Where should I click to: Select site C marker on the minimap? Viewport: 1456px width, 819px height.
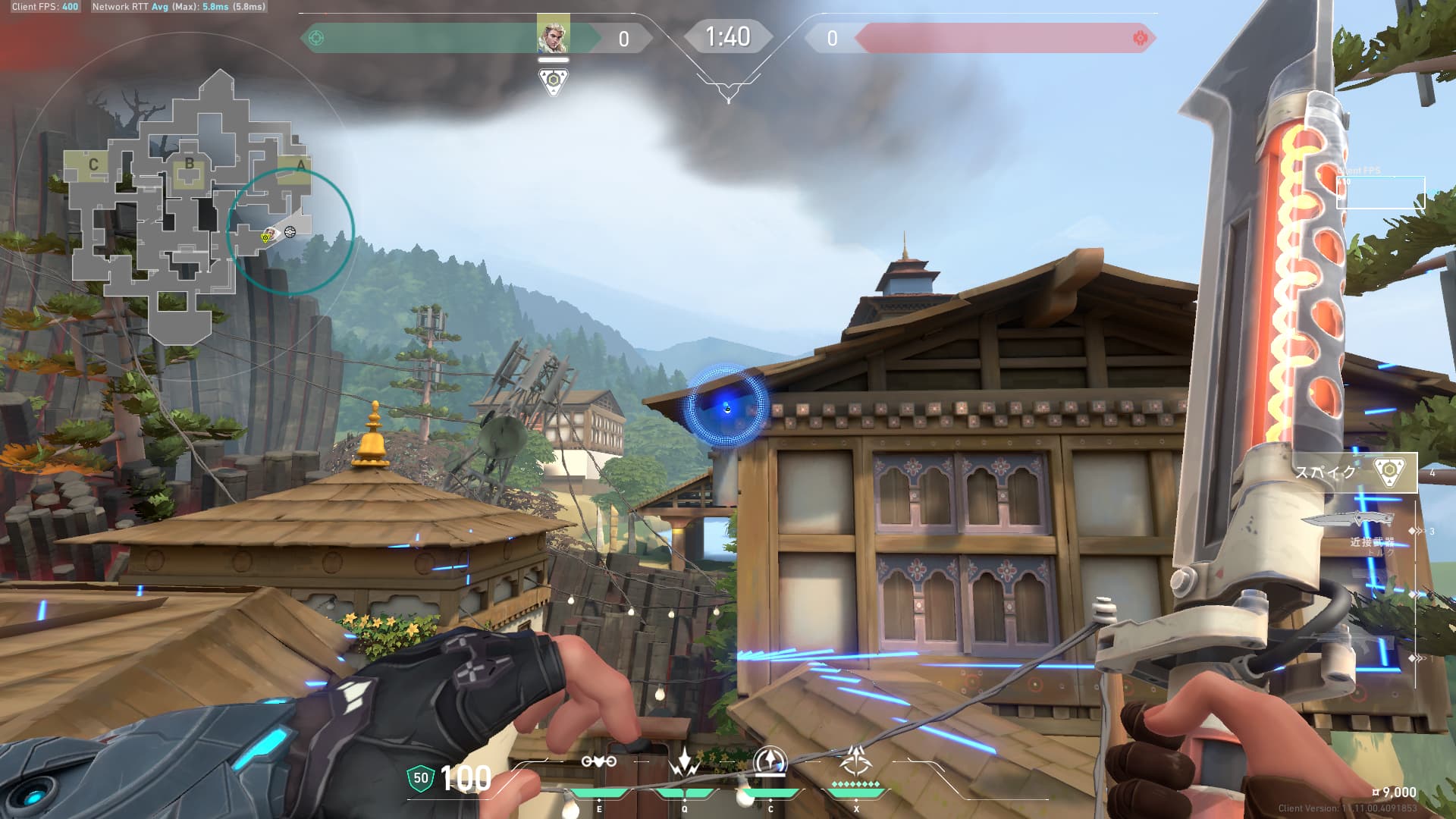click(x=93, y=165)
